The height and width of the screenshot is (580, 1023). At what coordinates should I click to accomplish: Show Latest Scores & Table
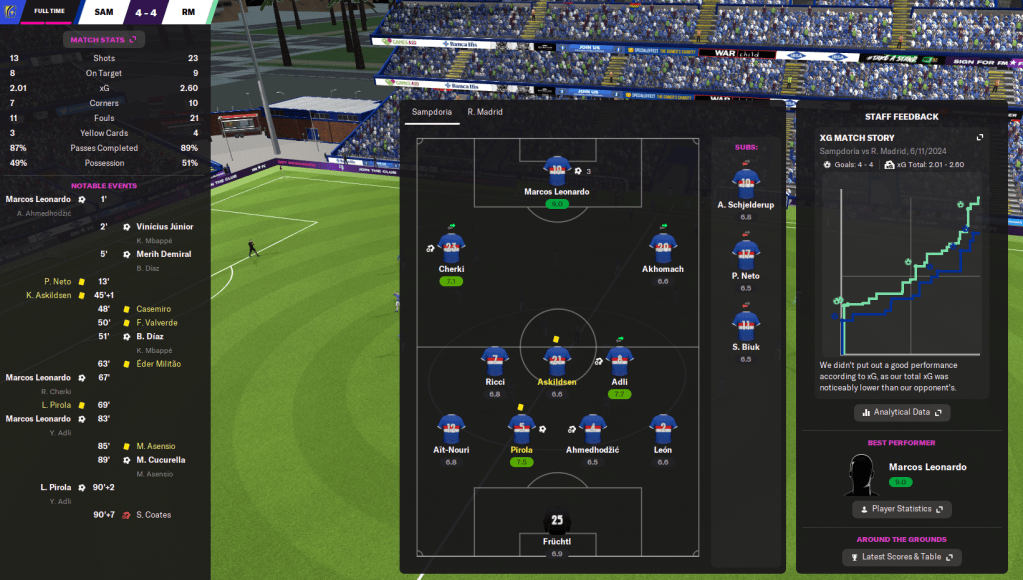901,557
